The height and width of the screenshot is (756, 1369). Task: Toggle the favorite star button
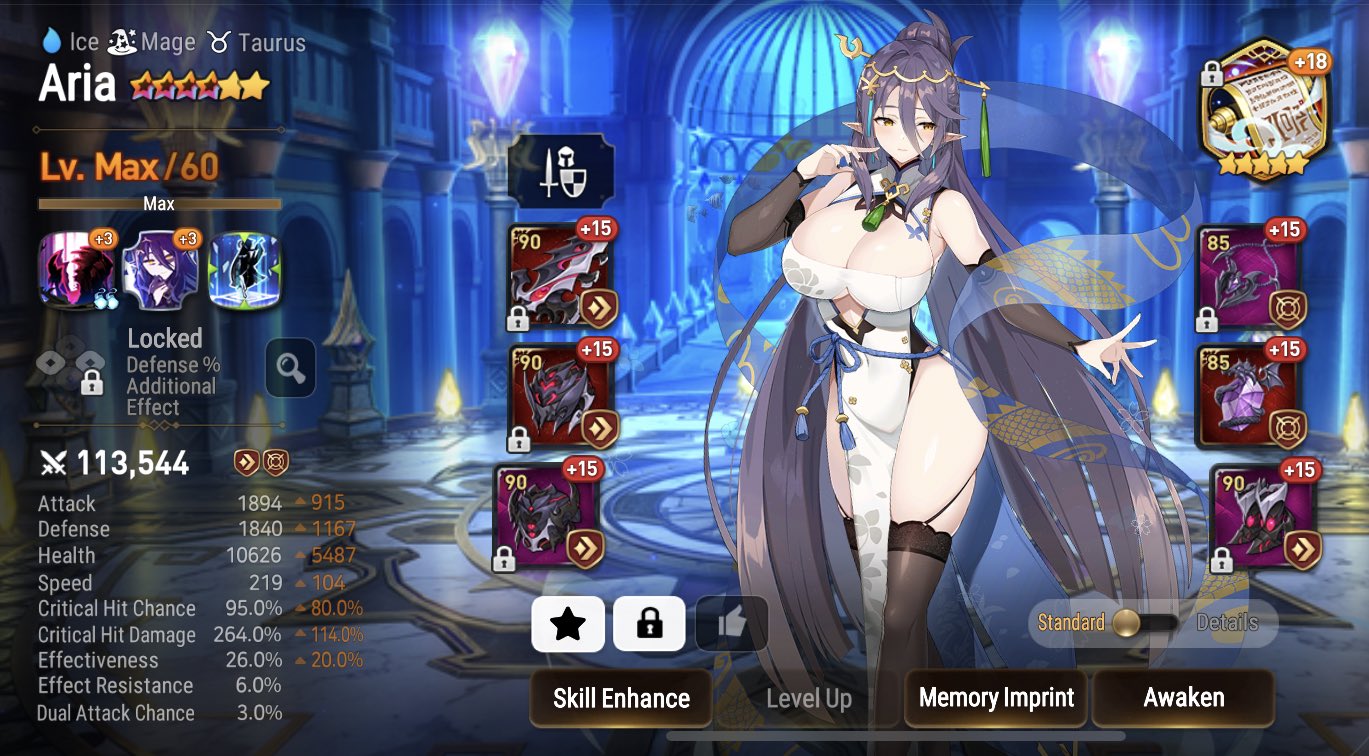click(x=567, y=623)
